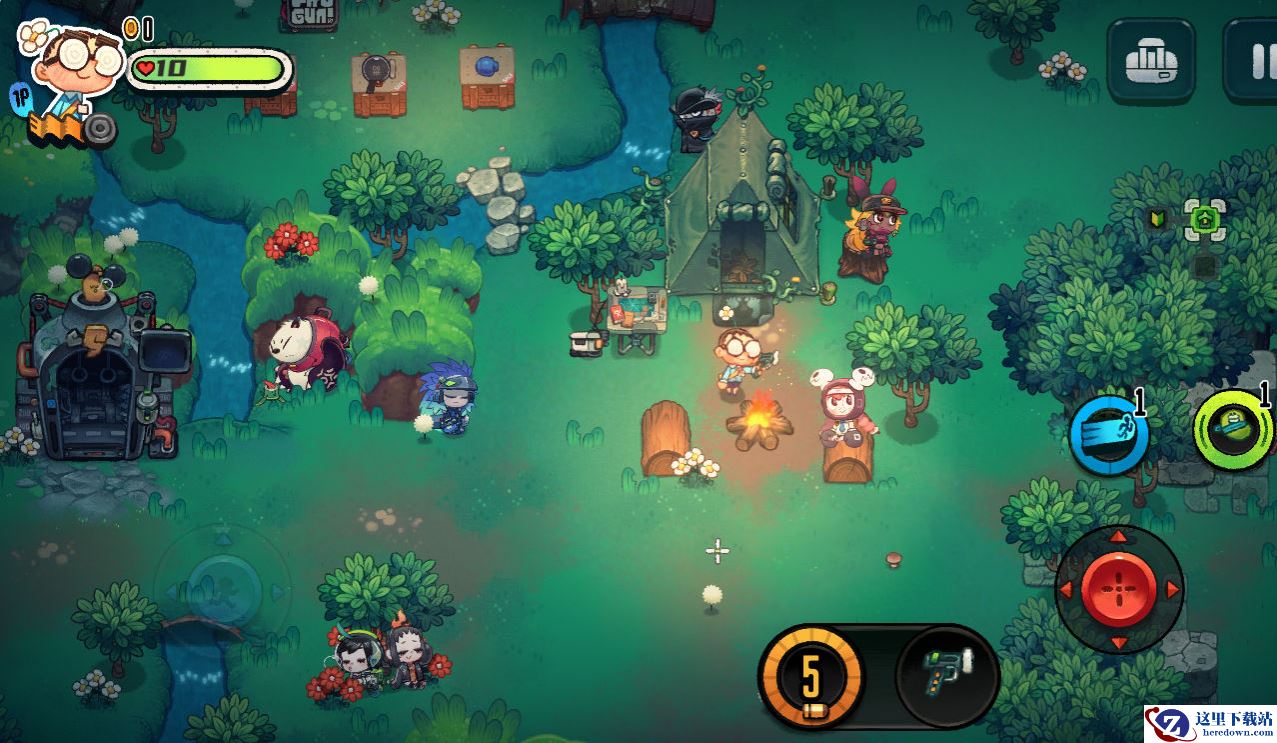Activate the blue dash skill
The image size is (1277, 743).
click(x=1108, y=436)
